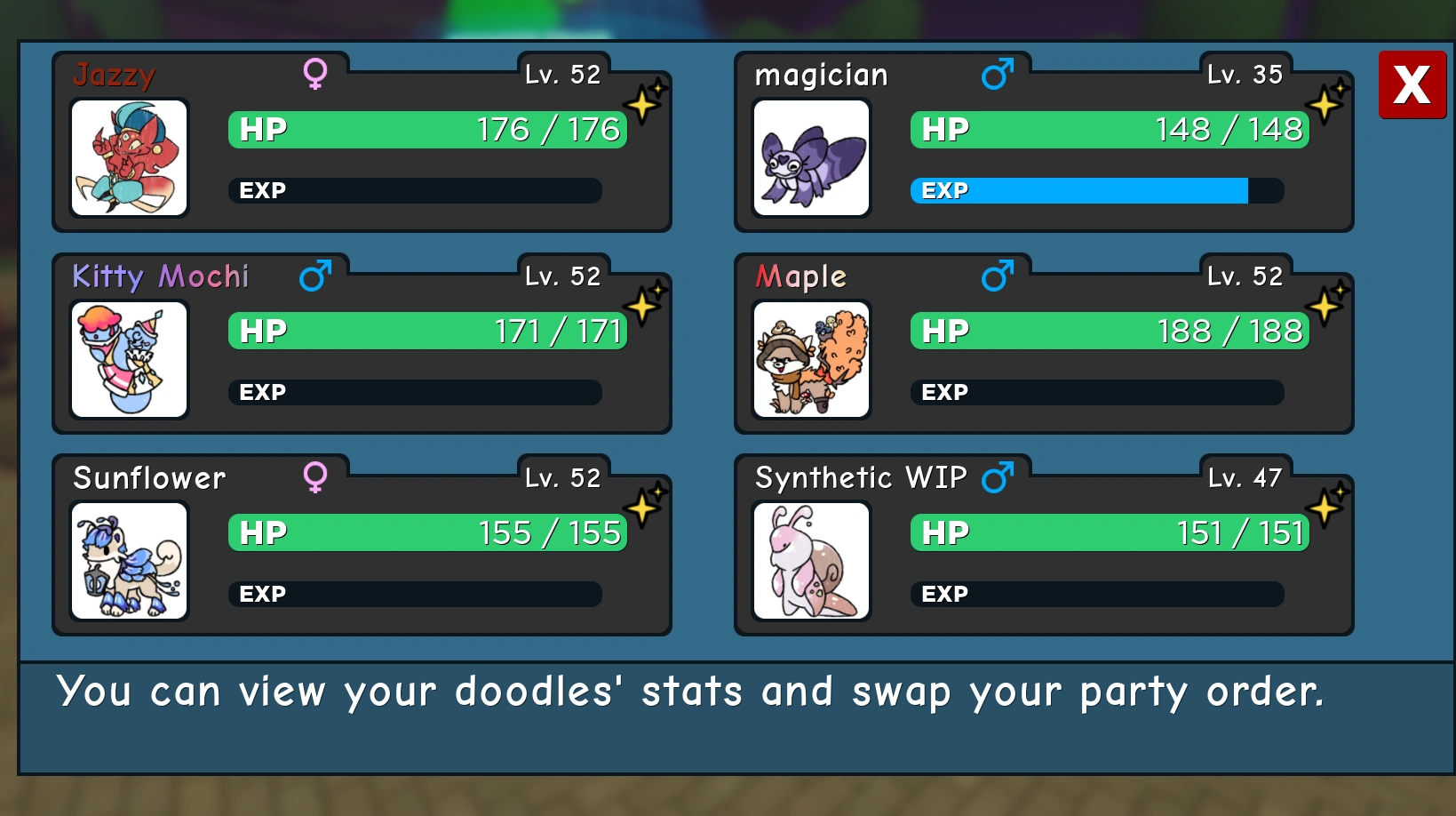Click the bottom tip text about swapping party order
1456x816 pixels.
pos(692,692)
